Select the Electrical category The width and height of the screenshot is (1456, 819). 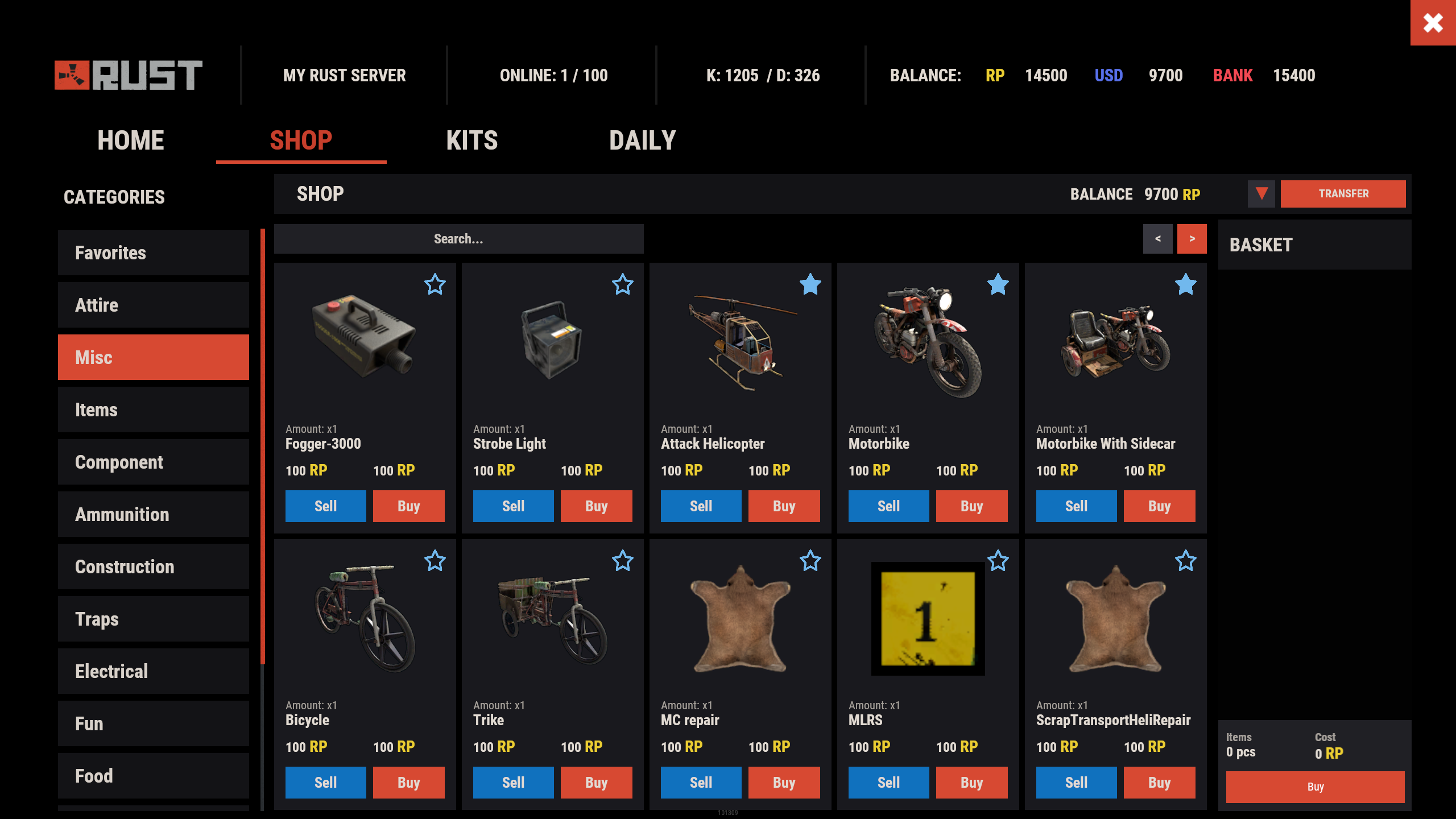154,671
